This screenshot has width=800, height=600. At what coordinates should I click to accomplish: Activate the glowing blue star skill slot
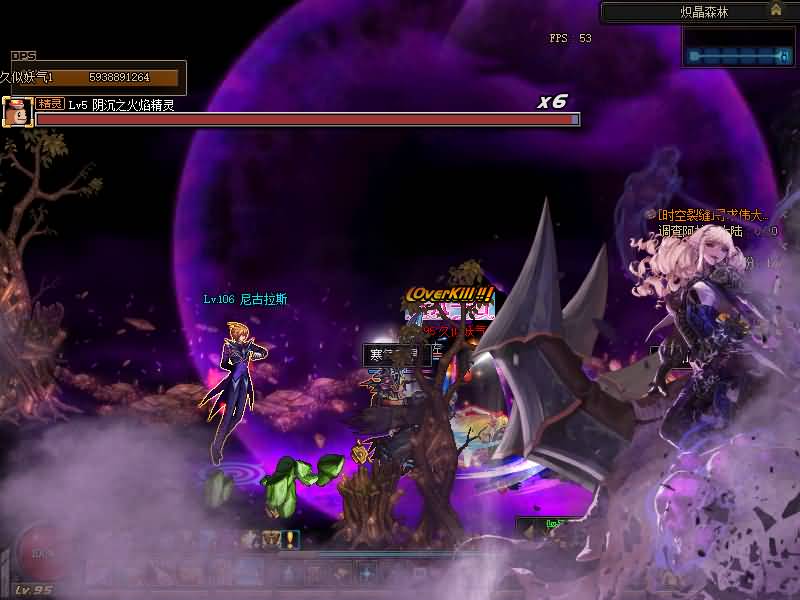point(367,574)
